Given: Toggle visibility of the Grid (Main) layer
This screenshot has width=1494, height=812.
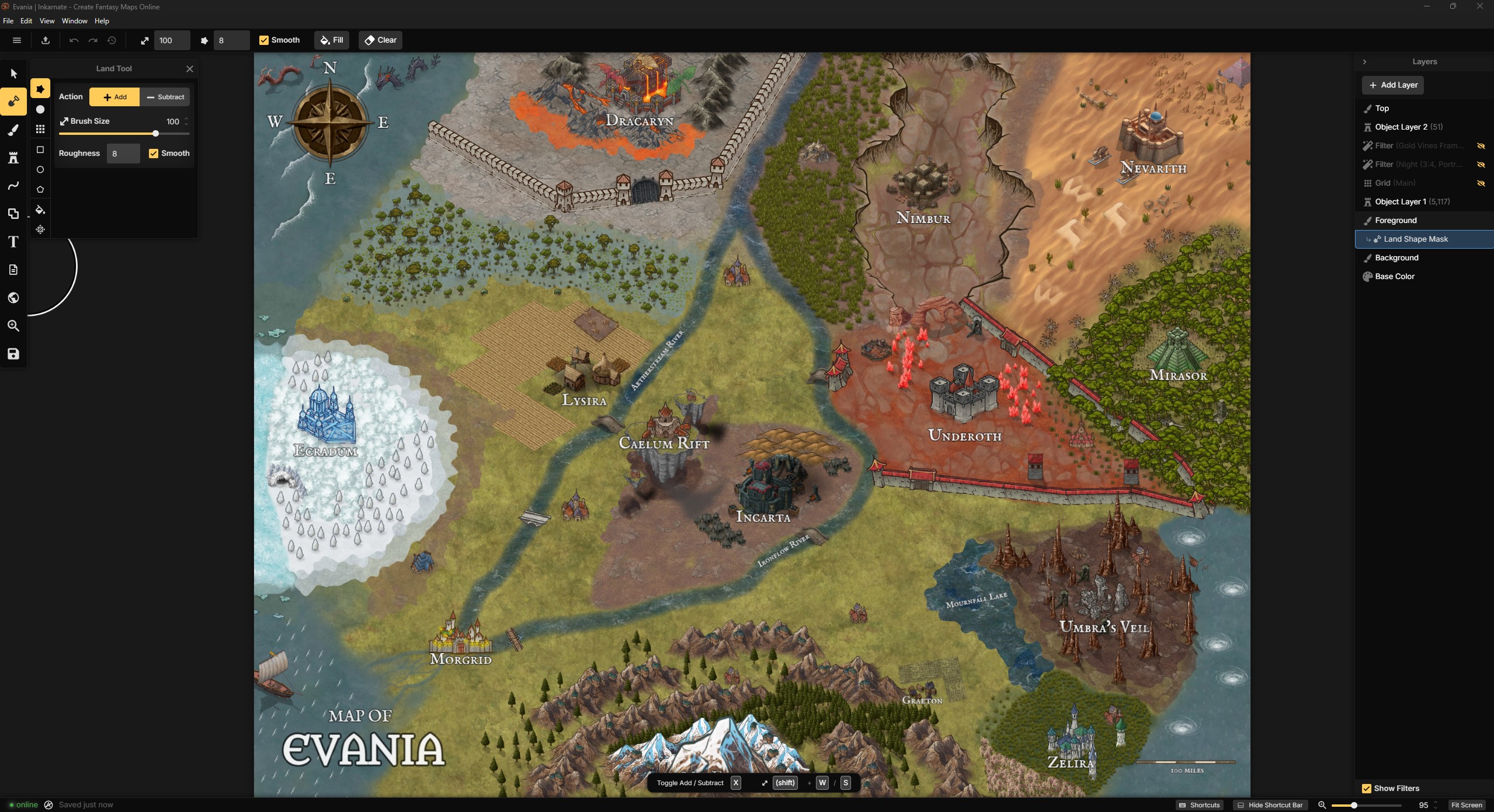Looking at the screenshot, I should click(1482, 183).
